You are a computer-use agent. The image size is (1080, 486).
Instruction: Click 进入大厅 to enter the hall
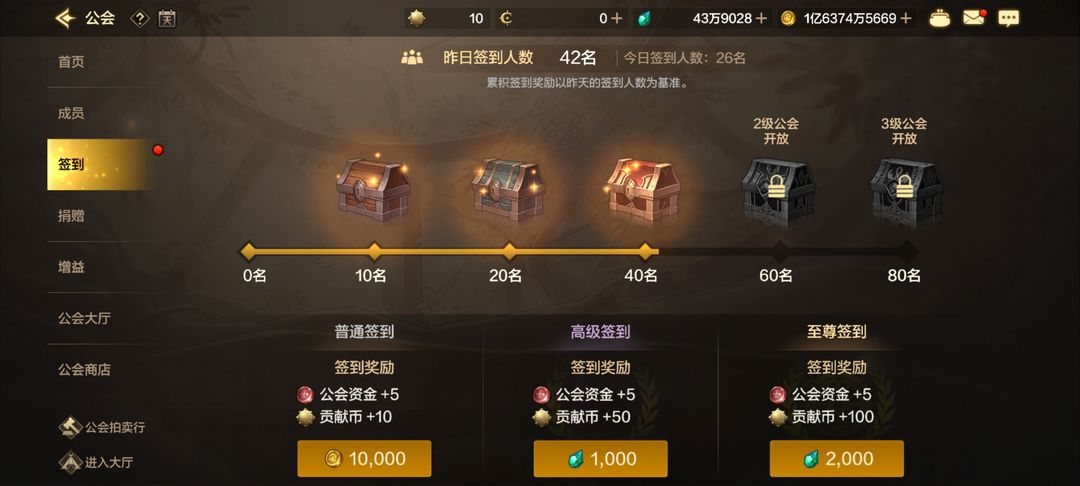point(97,462)
